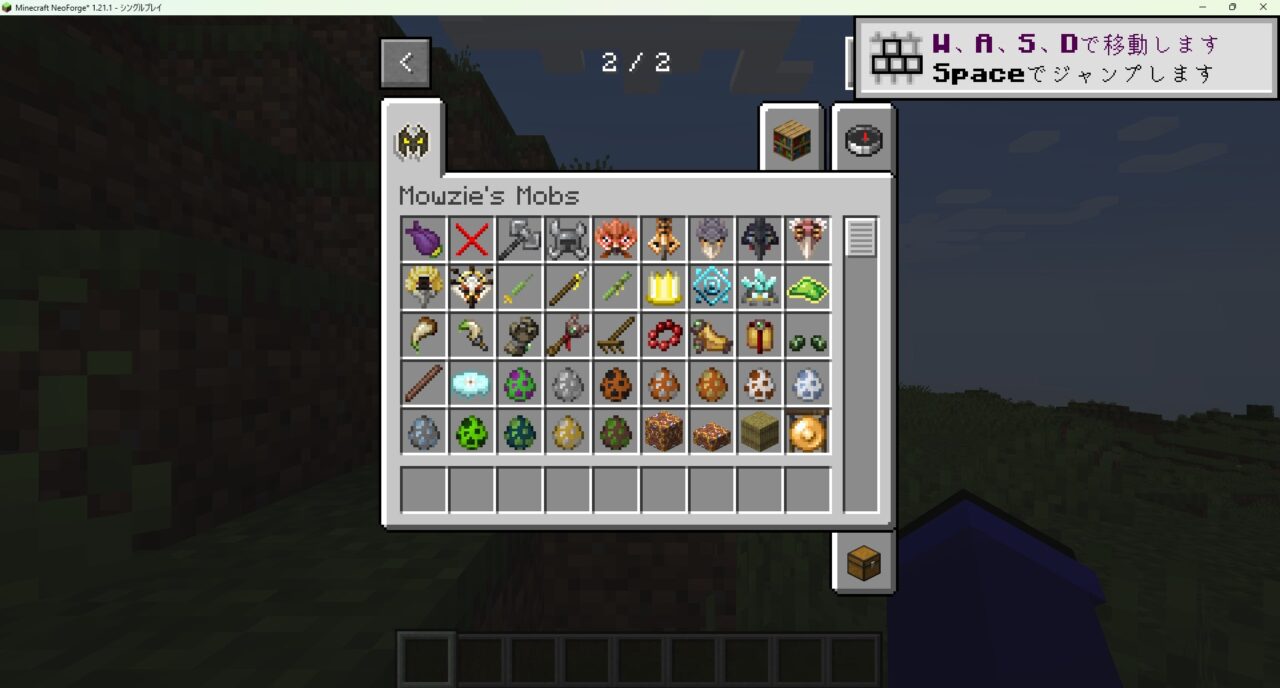The width and height of the screenshot is (1280, 688).
Task: Pick the green glowing slime item
Action: tap(807, 288)
